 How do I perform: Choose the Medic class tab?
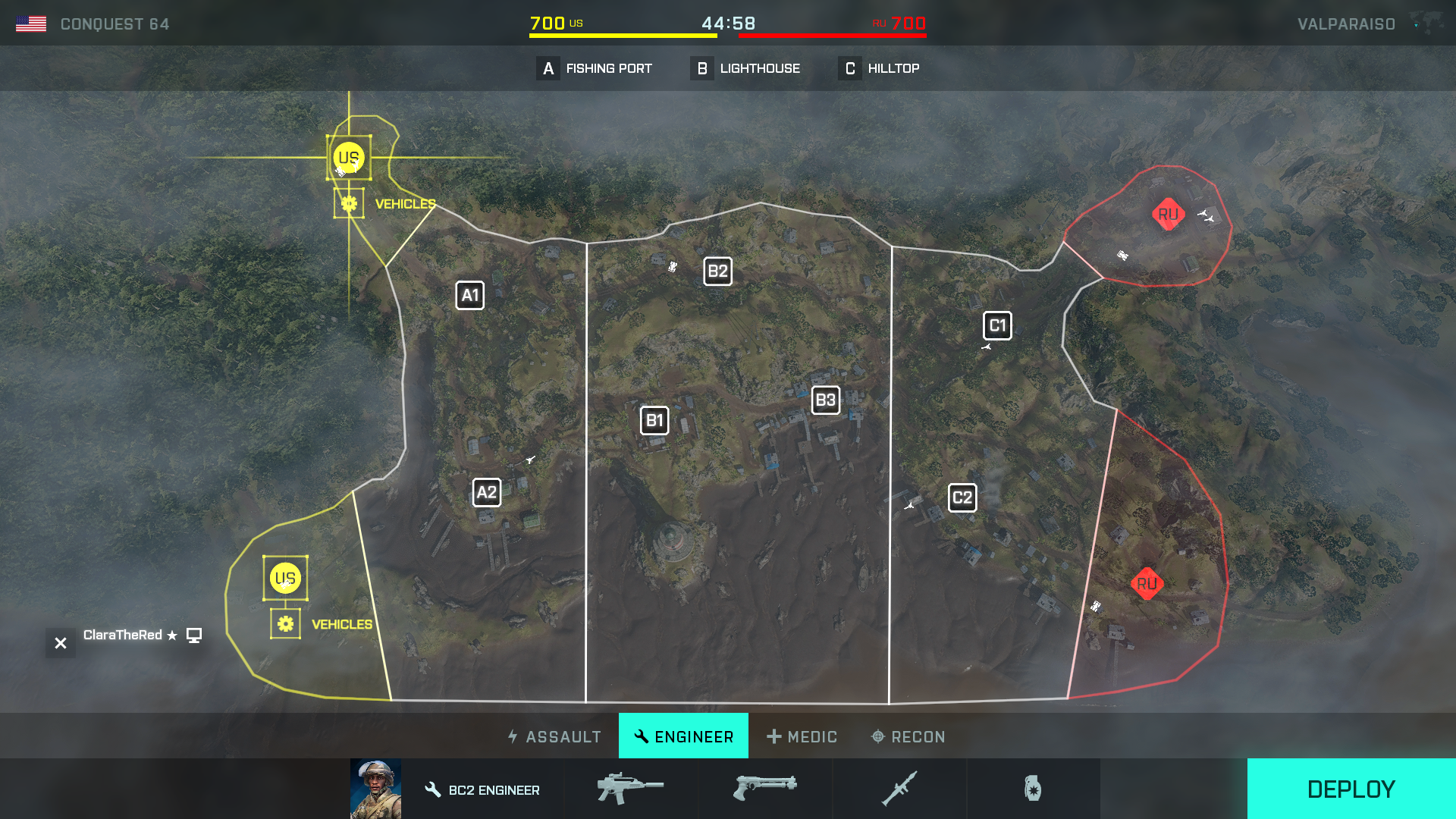coord(802,736)
